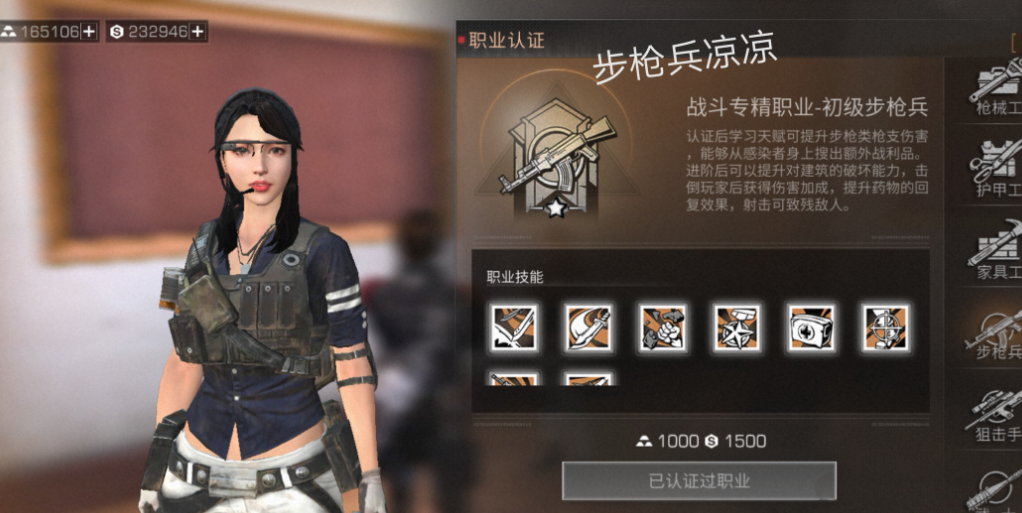The width and height of the screenshot is (1022, 513).
Task: Select the star medal skill icon
Action: 737,327
